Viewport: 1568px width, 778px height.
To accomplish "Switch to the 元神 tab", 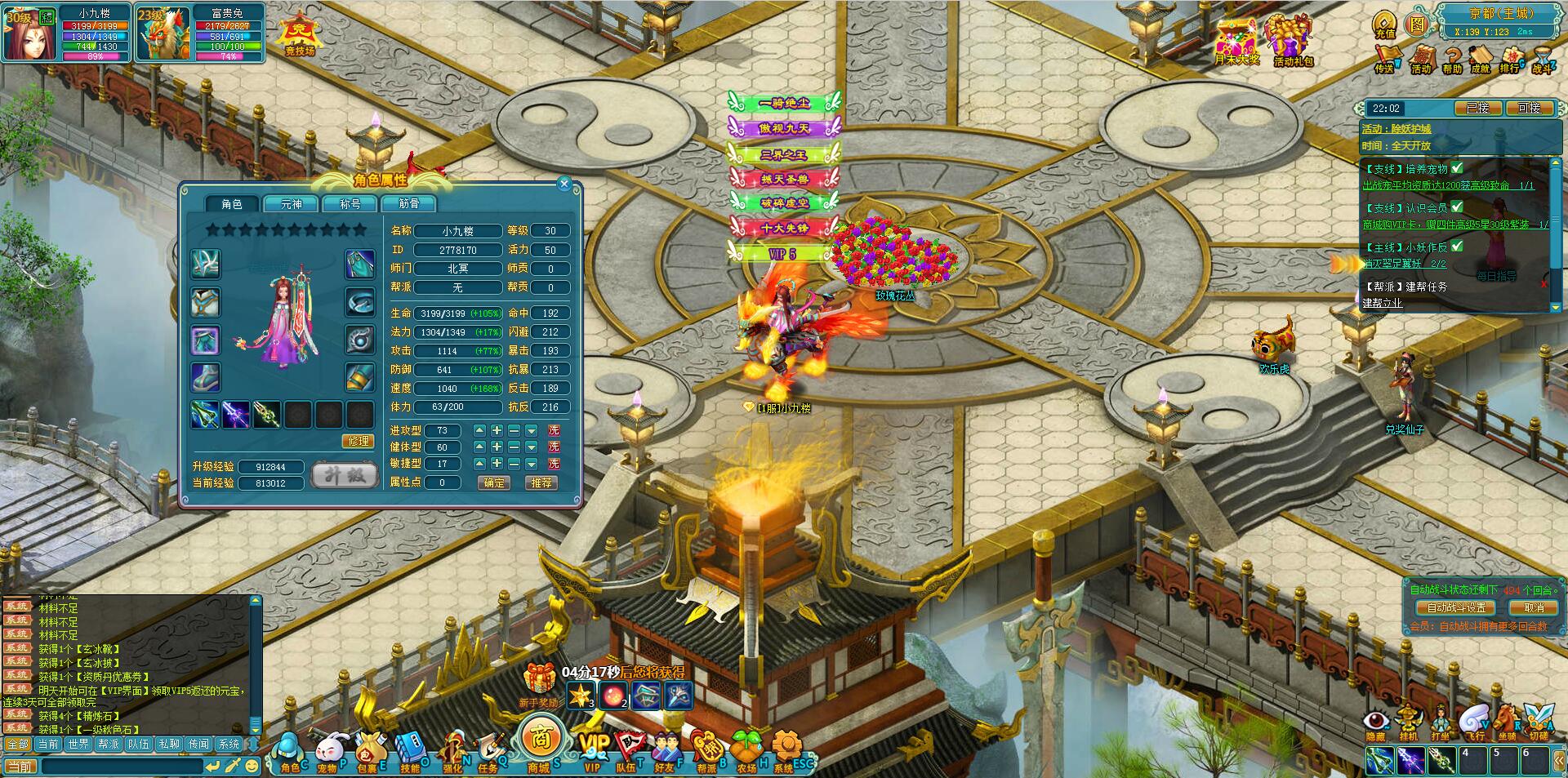I will coord(291,204).
